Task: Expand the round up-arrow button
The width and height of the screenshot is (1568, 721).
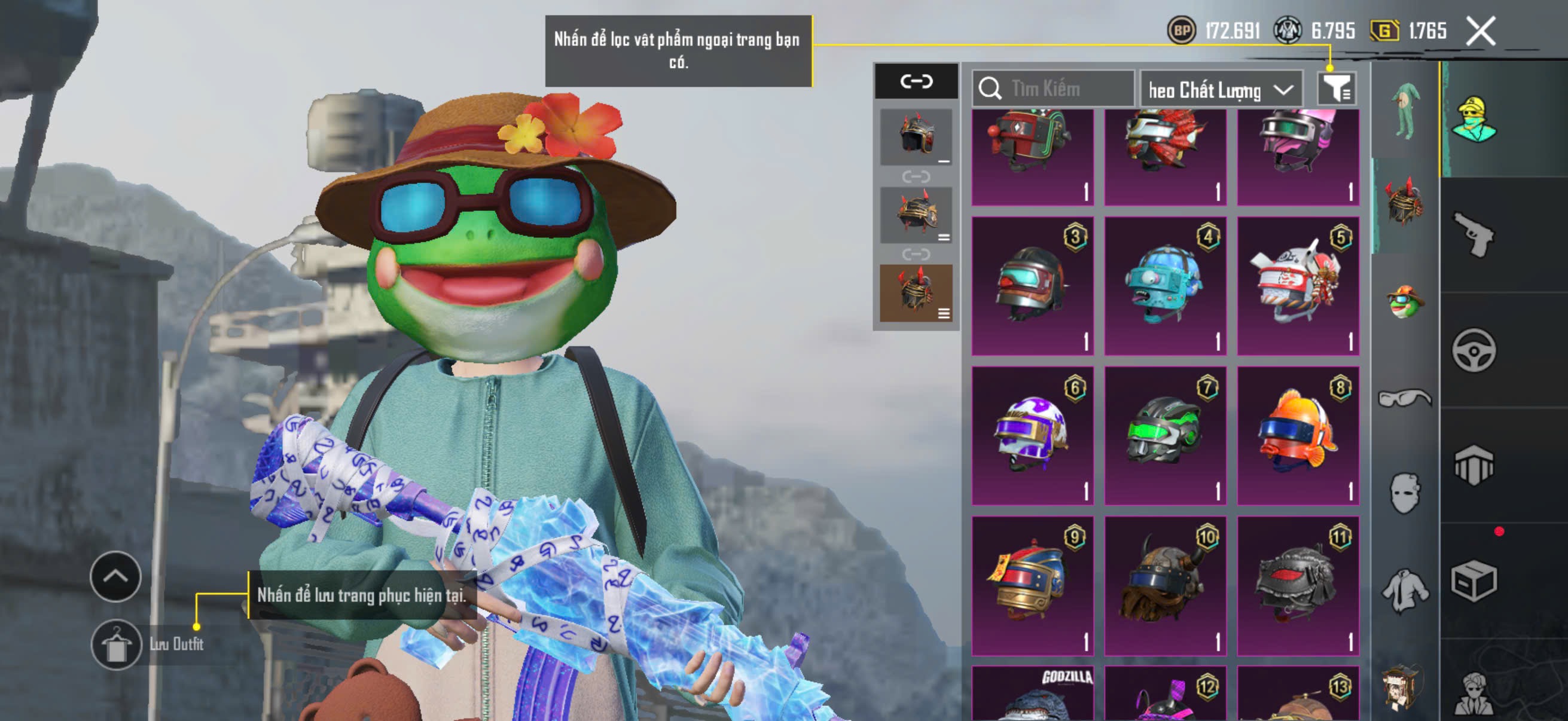Action: (115, 576)
